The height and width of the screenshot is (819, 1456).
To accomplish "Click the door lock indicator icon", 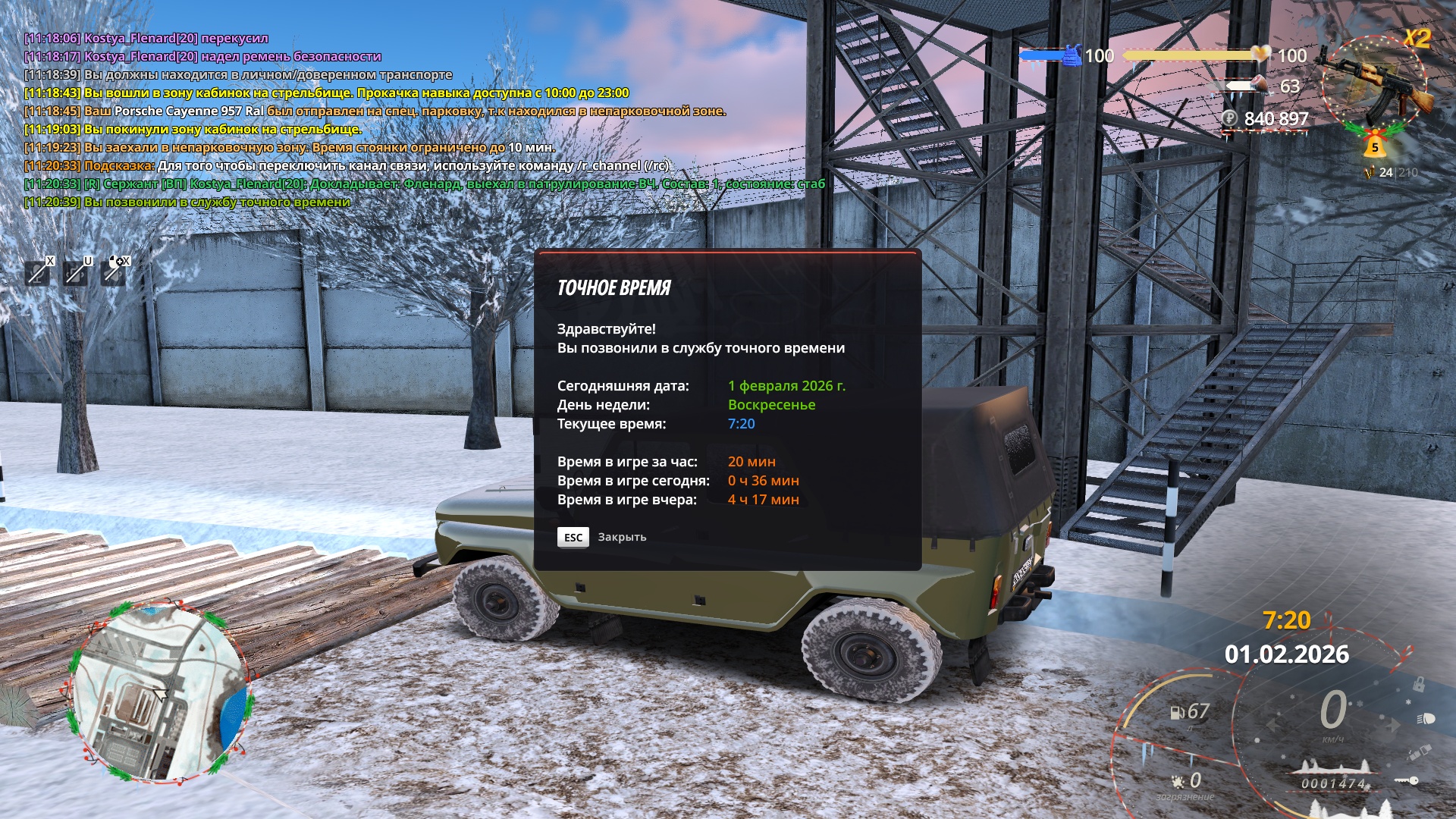I will 1417,685.
